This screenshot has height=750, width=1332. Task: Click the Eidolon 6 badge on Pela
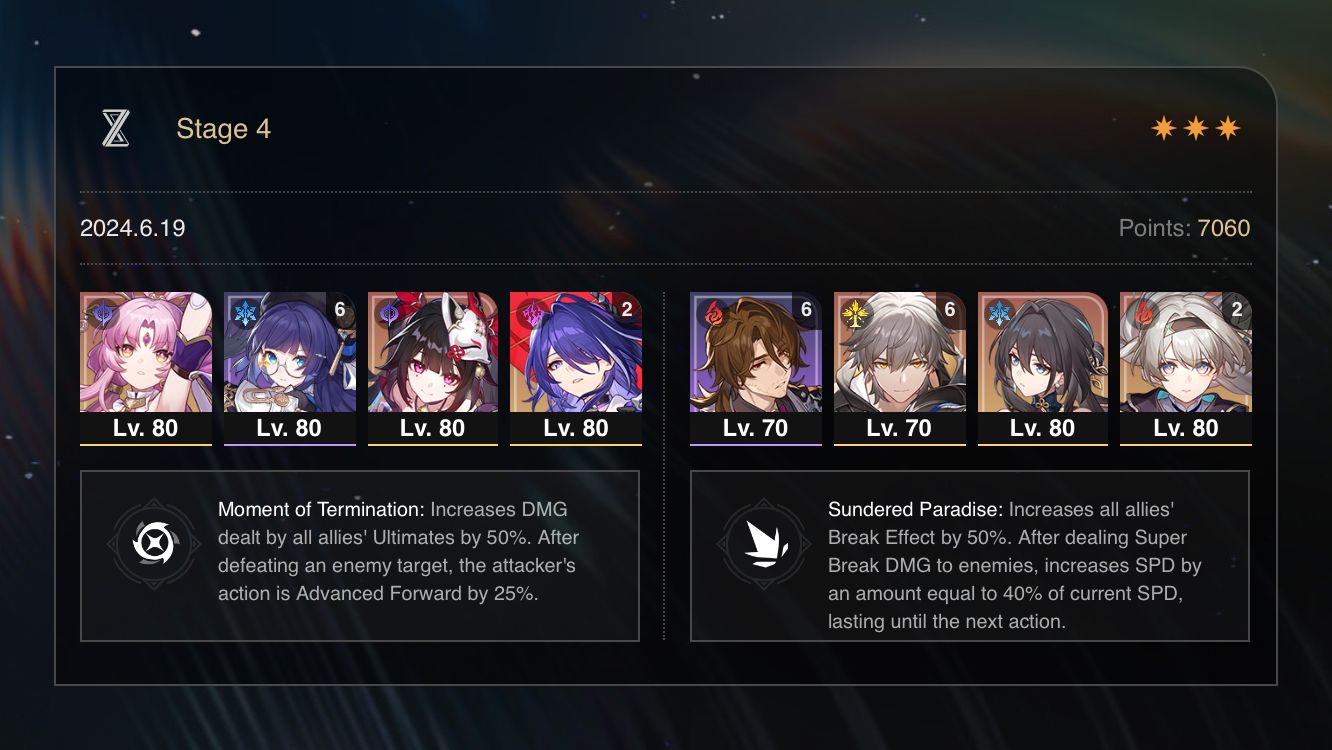click(x=339, y=310)
